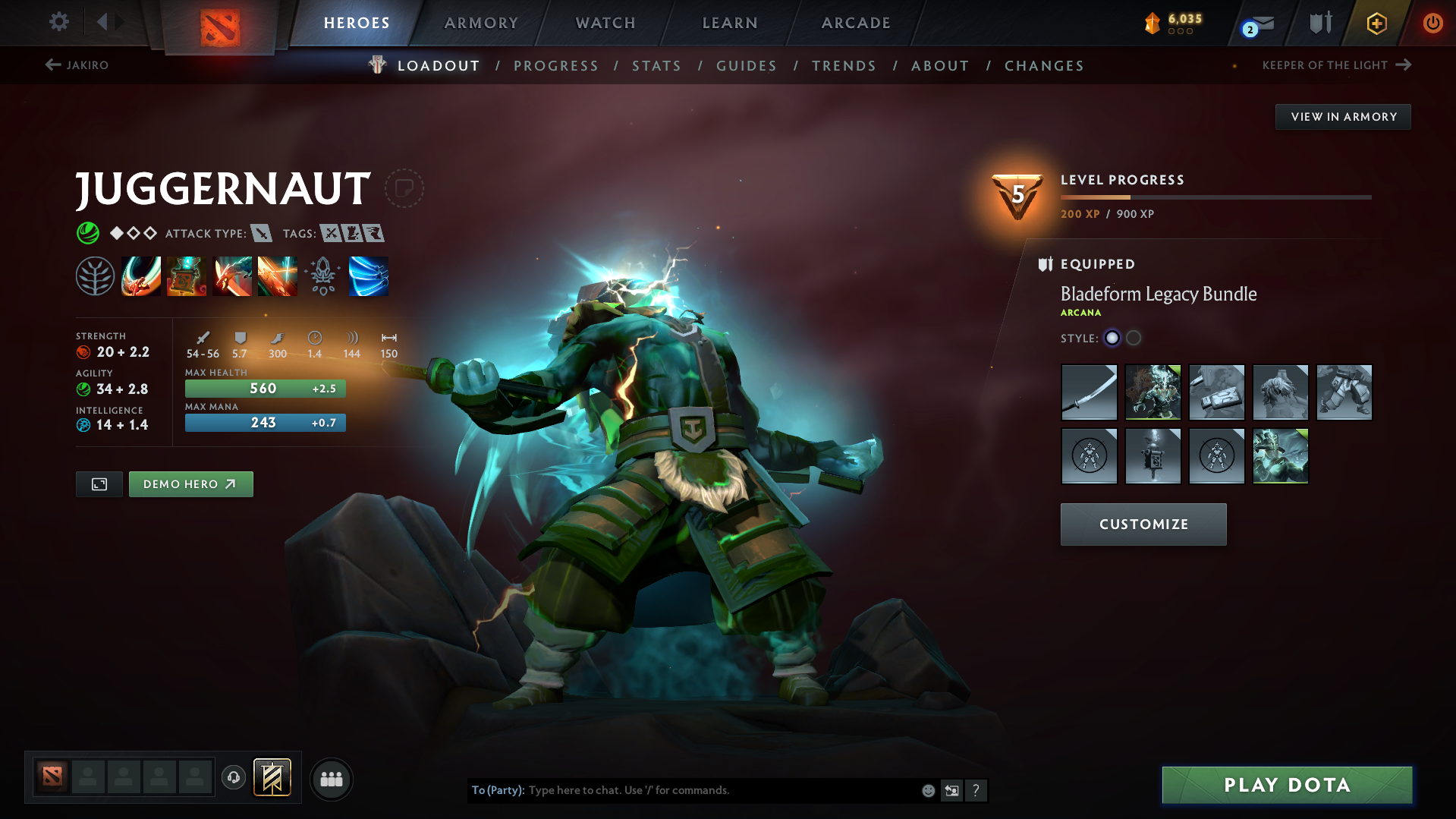Open the hero portrait popout window
This screenshot has width=1456, height=819.
point(99,484)
